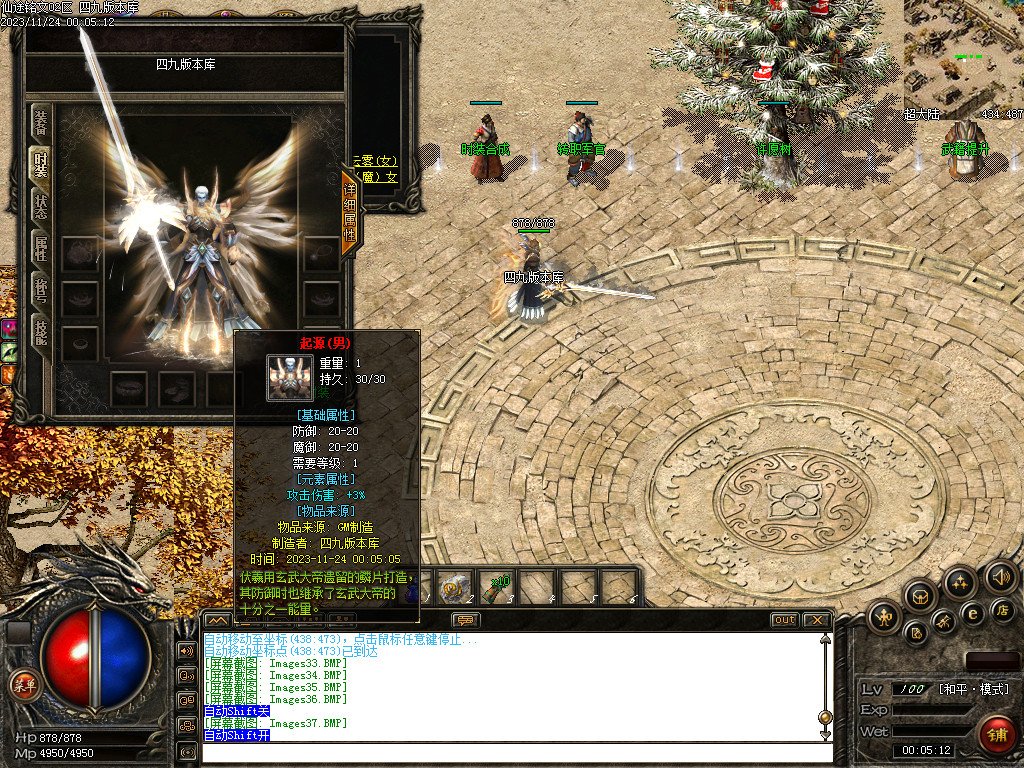This screenshot has height=768, width=1024.
Task: Close the chat window with X
Action: pos(816,620)
